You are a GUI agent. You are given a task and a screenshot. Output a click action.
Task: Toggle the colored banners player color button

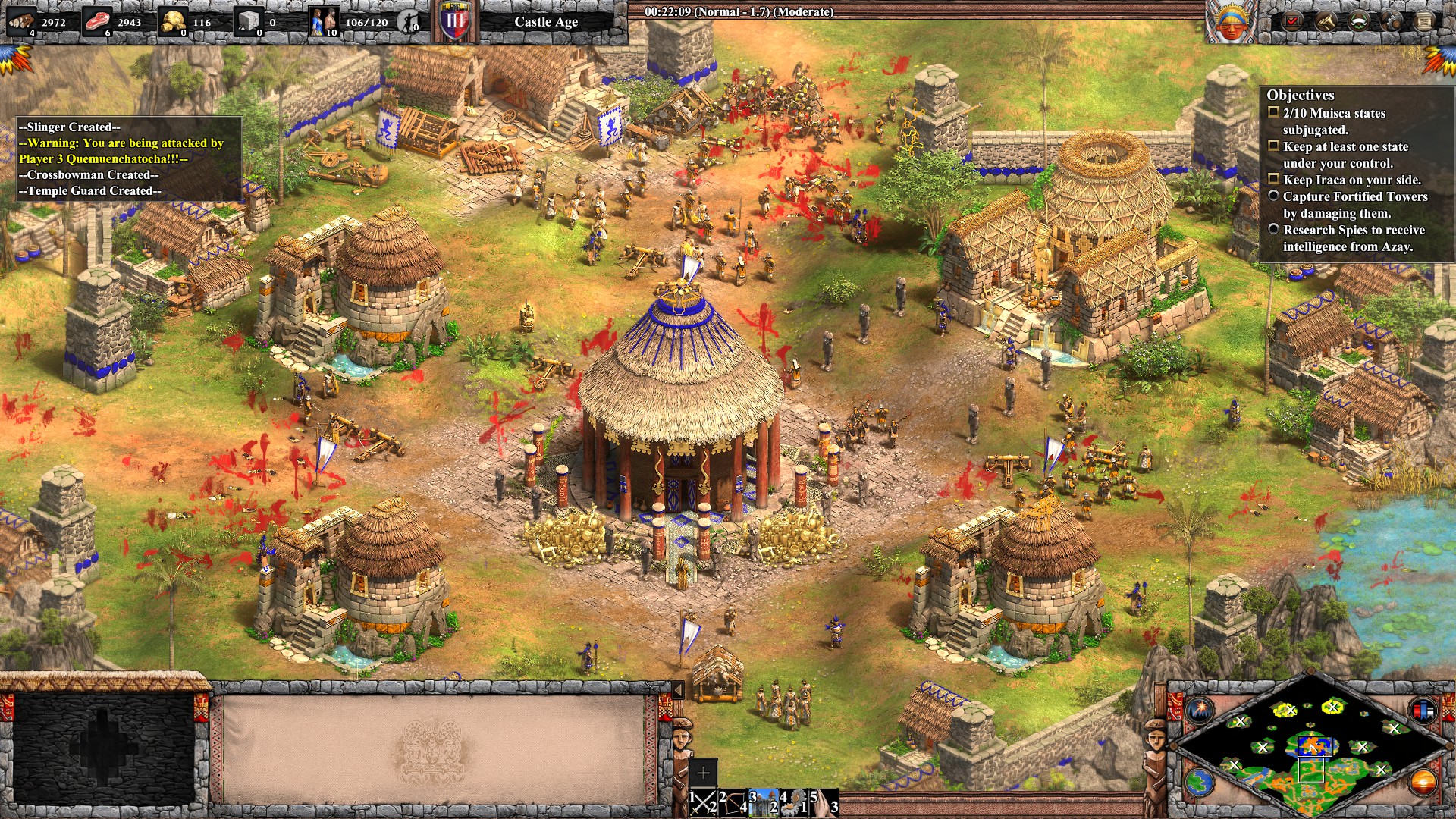pos(1423,711)
